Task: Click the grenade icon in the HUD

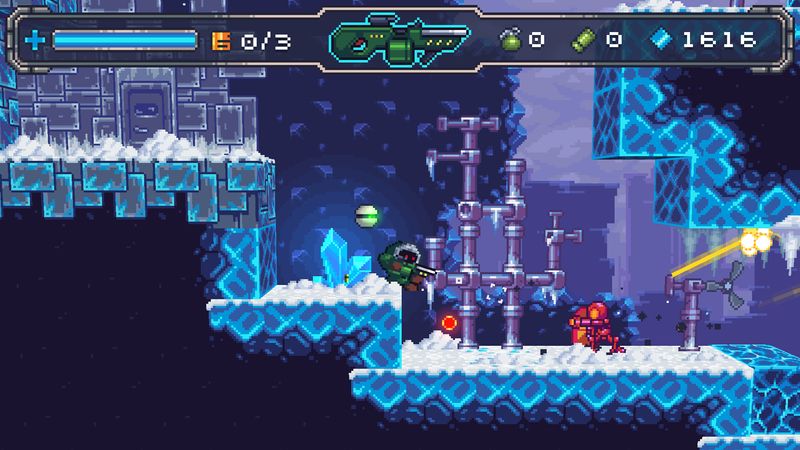Action: pyautogui.click(x=509, y=40)
